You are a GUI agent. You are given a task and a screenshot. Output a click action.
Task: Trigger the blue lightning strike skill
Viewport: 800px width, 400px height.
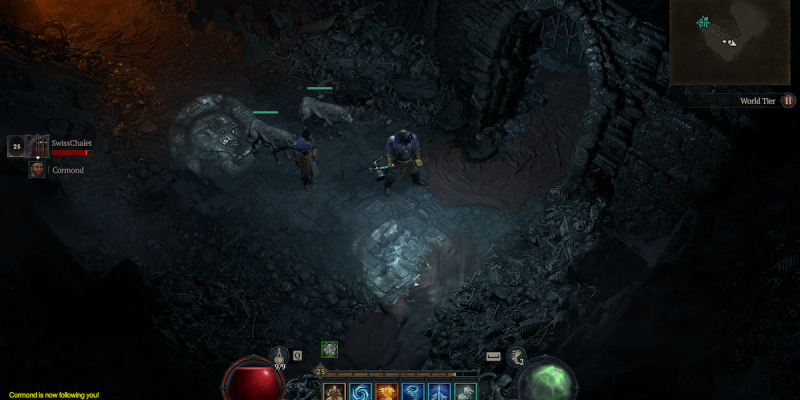pyautogui.click(x=440, y=391)
